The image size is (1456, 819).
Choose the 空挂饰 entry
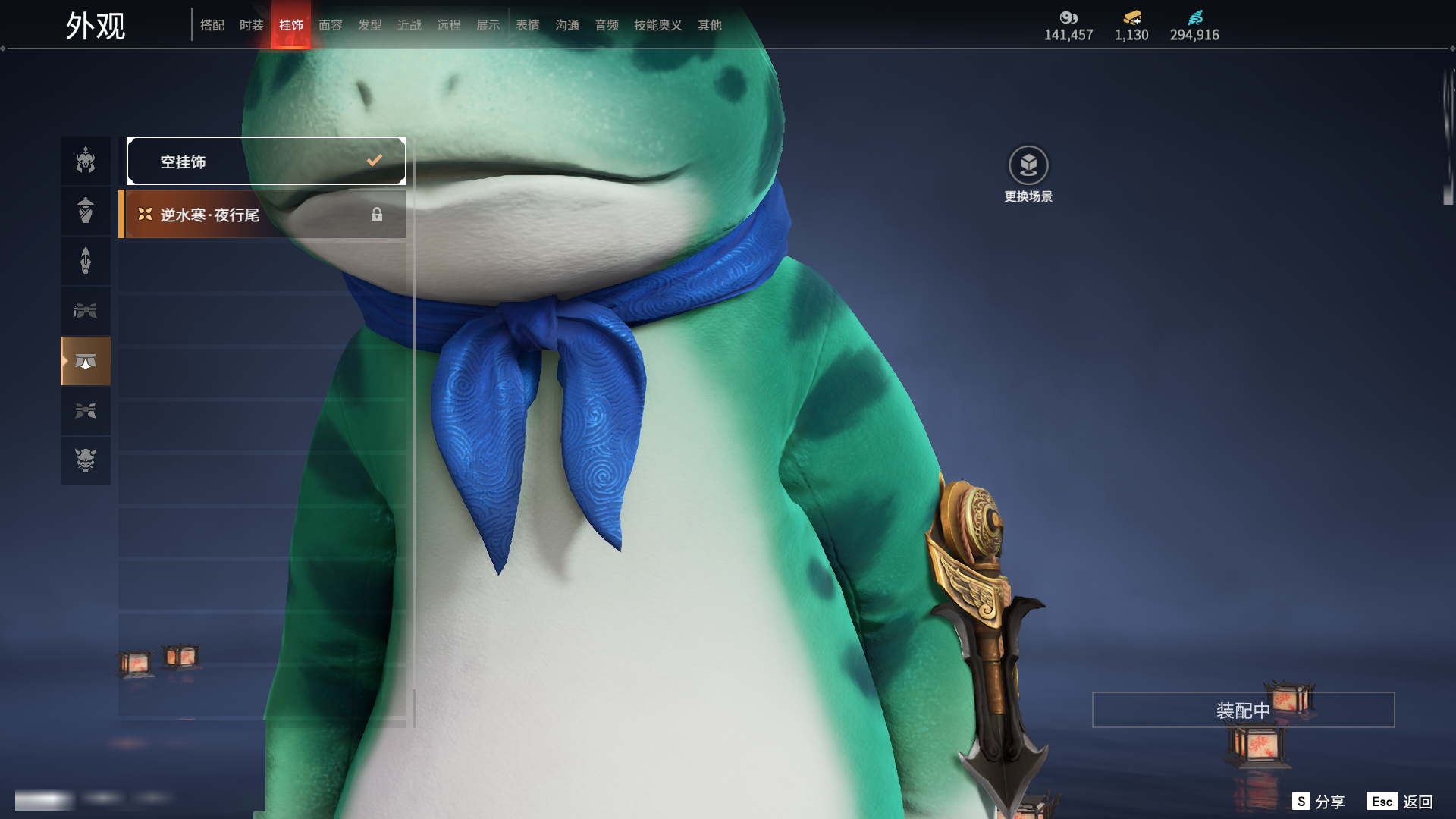266,161
